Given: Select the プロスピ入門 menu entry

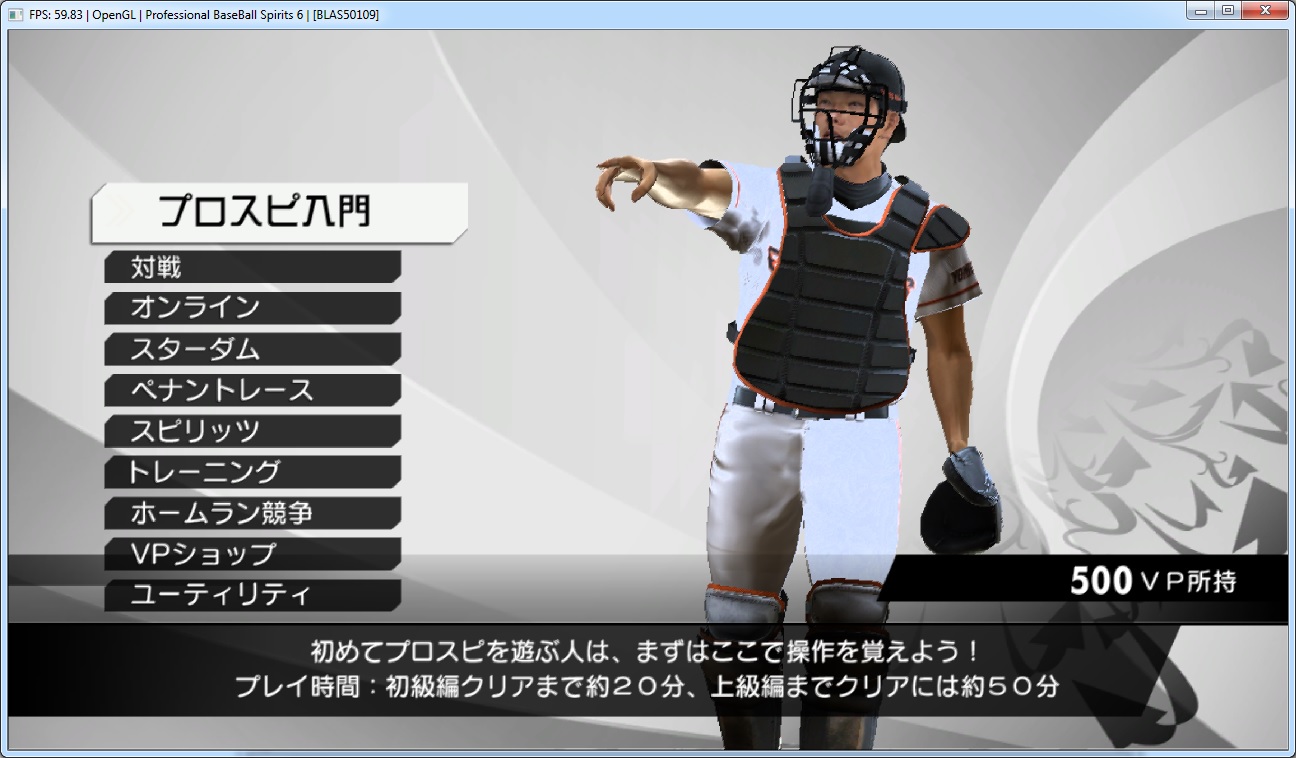Looking at the screenshot, I should (278, 212).
